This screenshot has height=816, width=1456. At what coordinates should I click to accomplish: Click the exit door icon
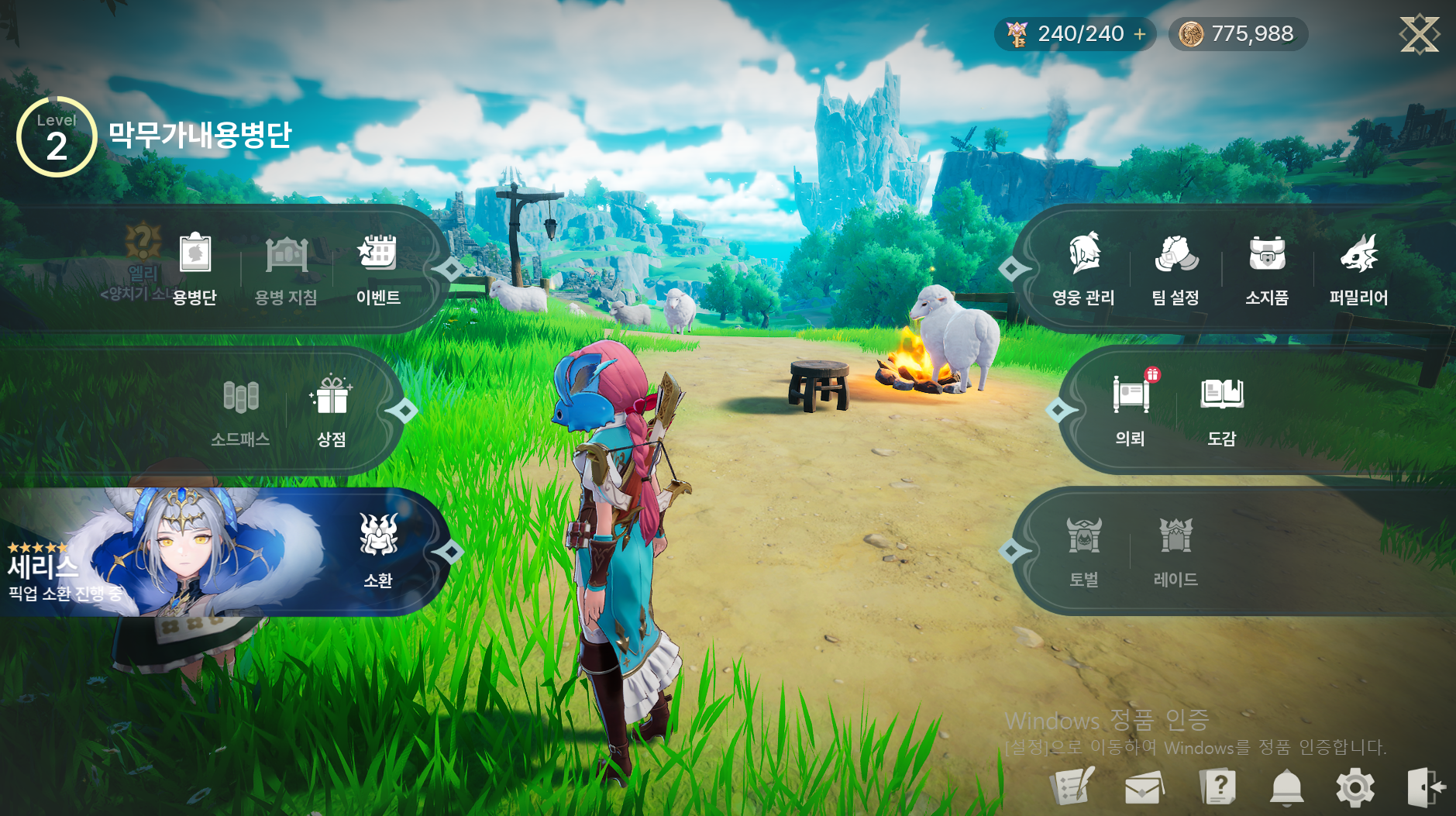1425,788
